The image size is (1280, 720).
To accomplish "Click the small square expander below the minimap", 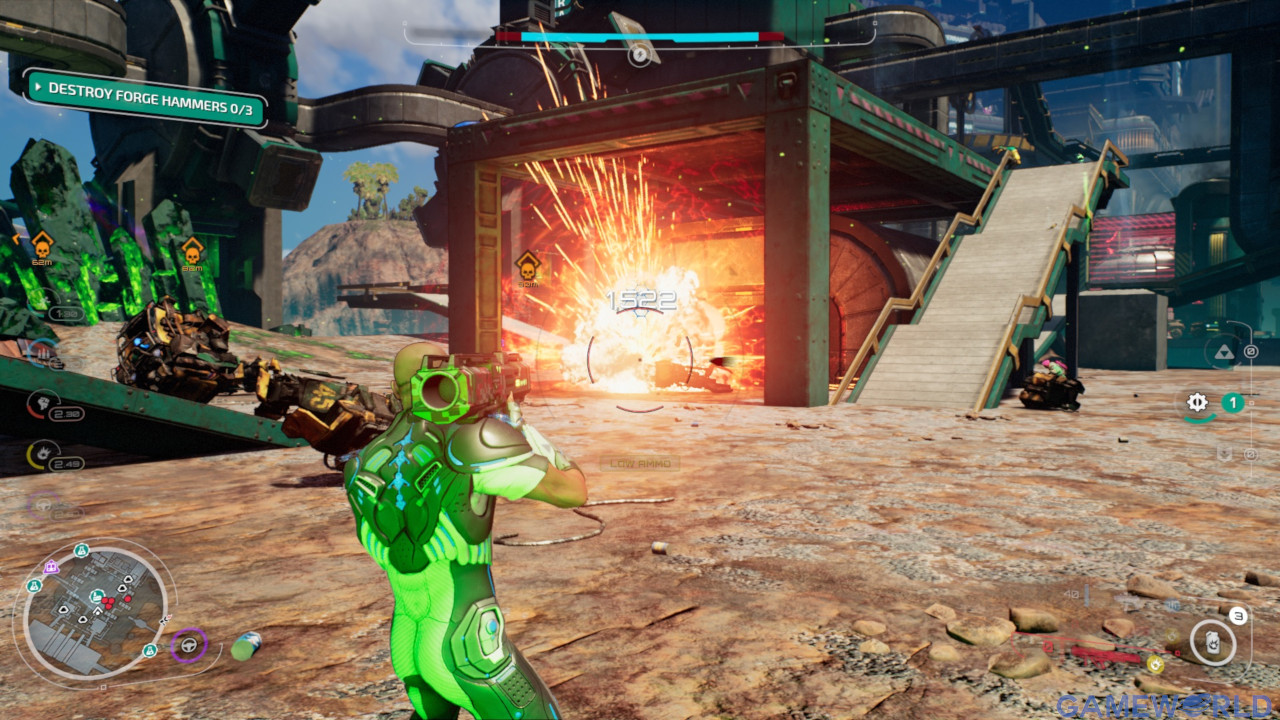I will (103, 686).
